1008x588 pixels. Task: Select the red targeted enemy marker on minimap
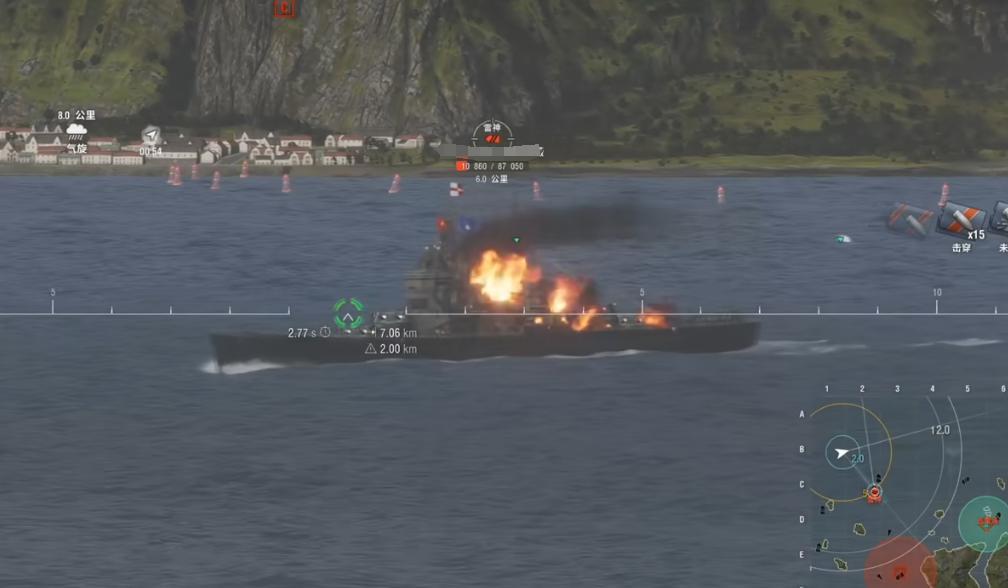875,493
